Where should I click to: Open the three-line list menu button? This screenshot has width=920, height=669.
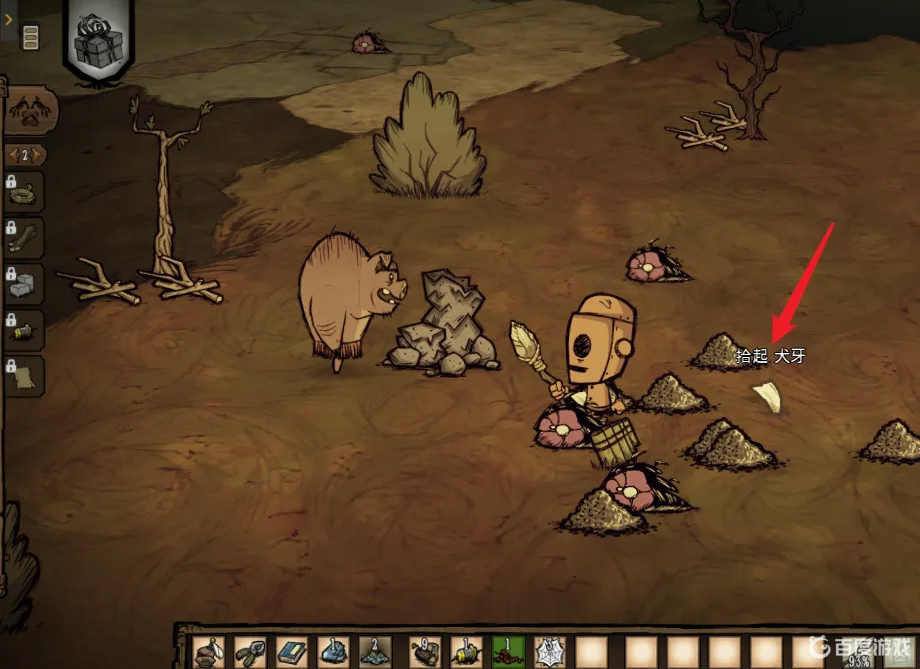pos(31,38)
